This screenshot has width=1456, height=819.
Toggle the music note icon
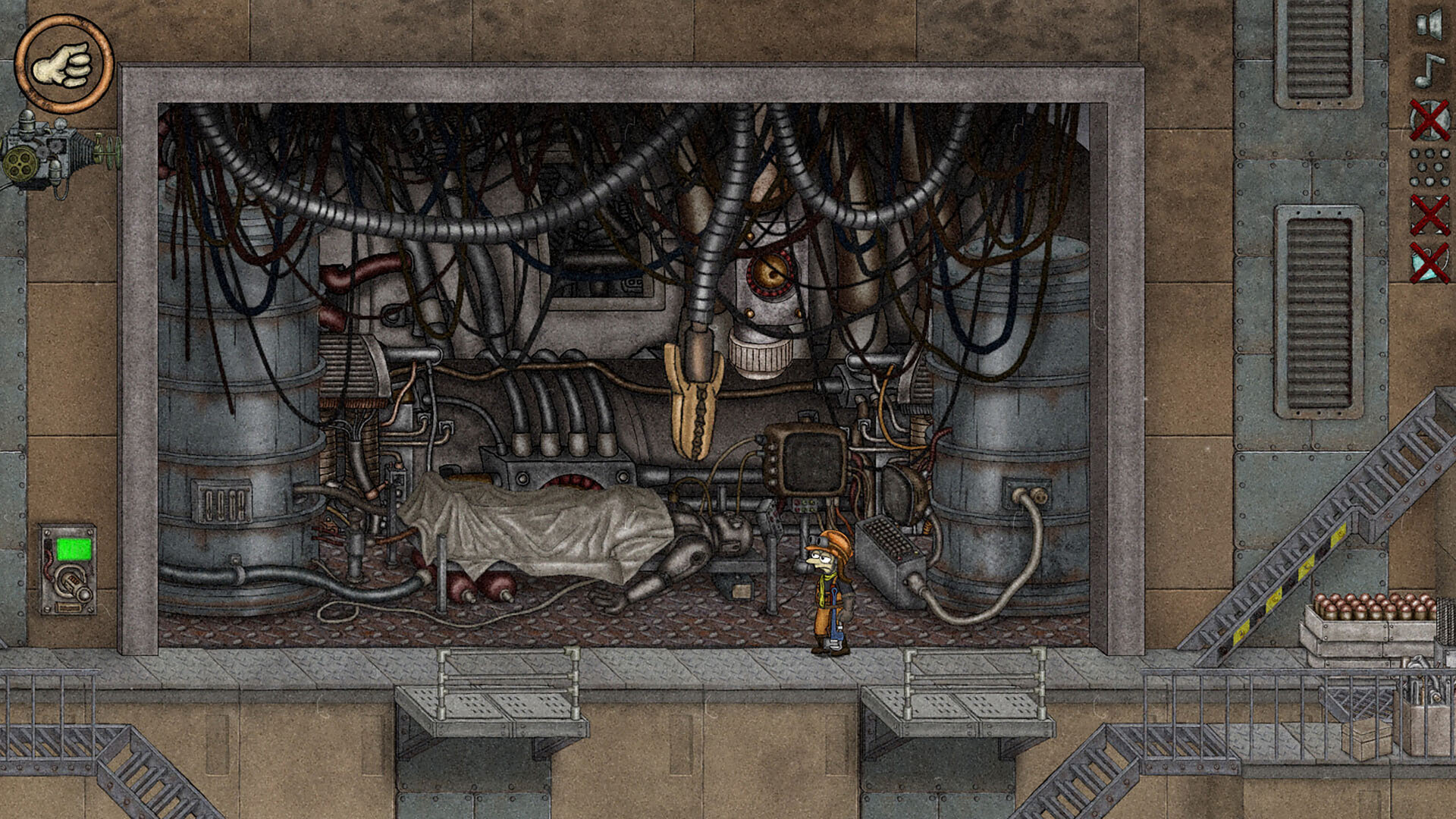click(x=1429, y=71)
